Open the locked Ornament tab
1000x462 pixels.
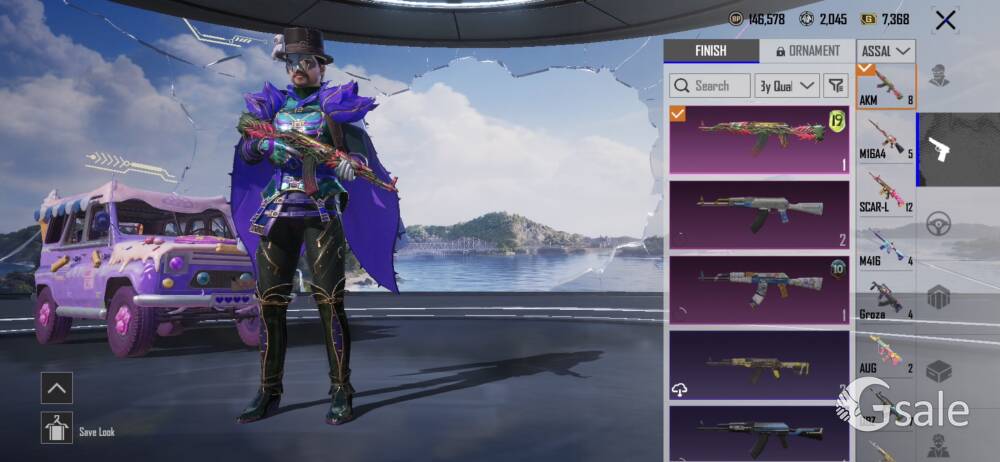806,51
